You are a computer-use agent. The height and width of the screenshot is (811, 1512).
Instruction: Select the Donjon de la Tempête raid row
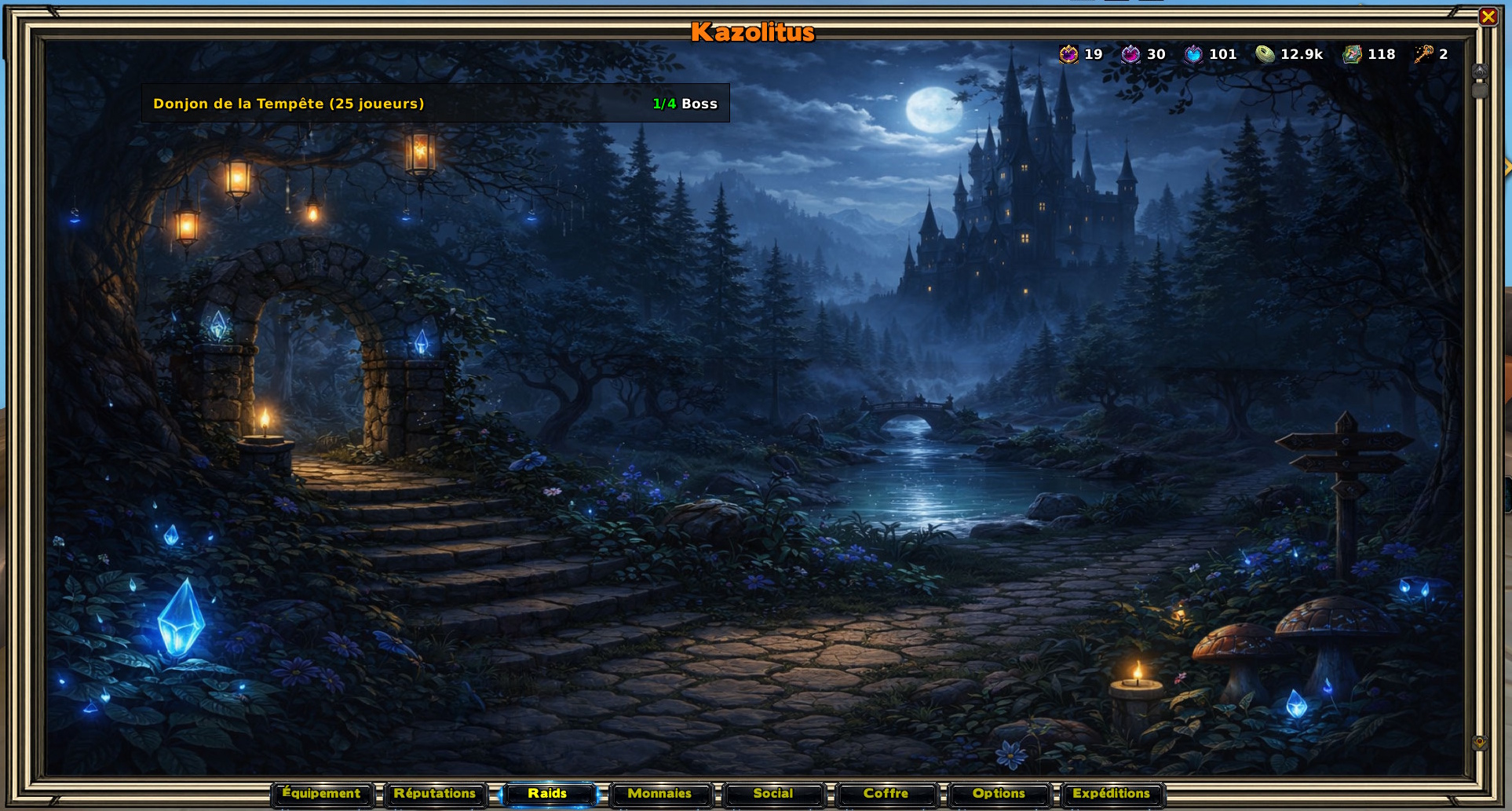(435, 104)
